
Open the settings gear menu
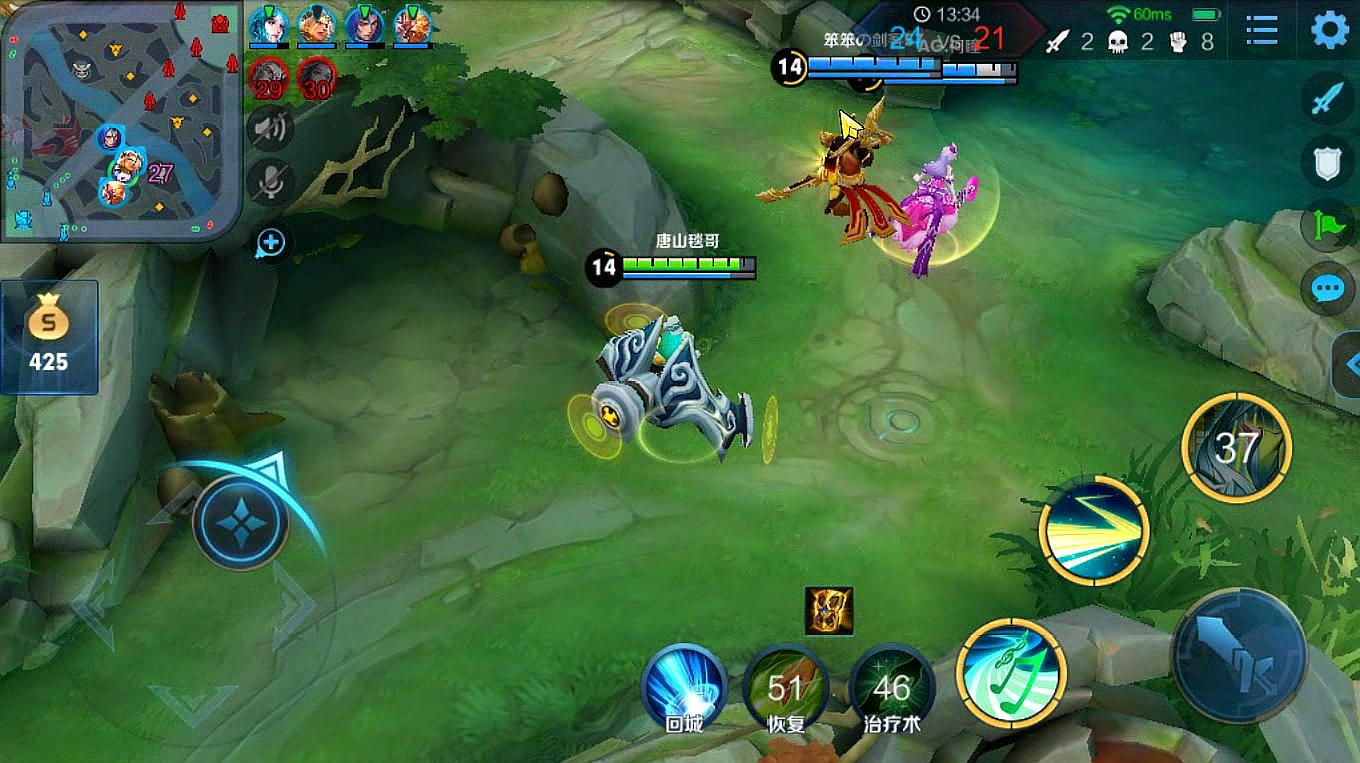tap(1329, 31)
